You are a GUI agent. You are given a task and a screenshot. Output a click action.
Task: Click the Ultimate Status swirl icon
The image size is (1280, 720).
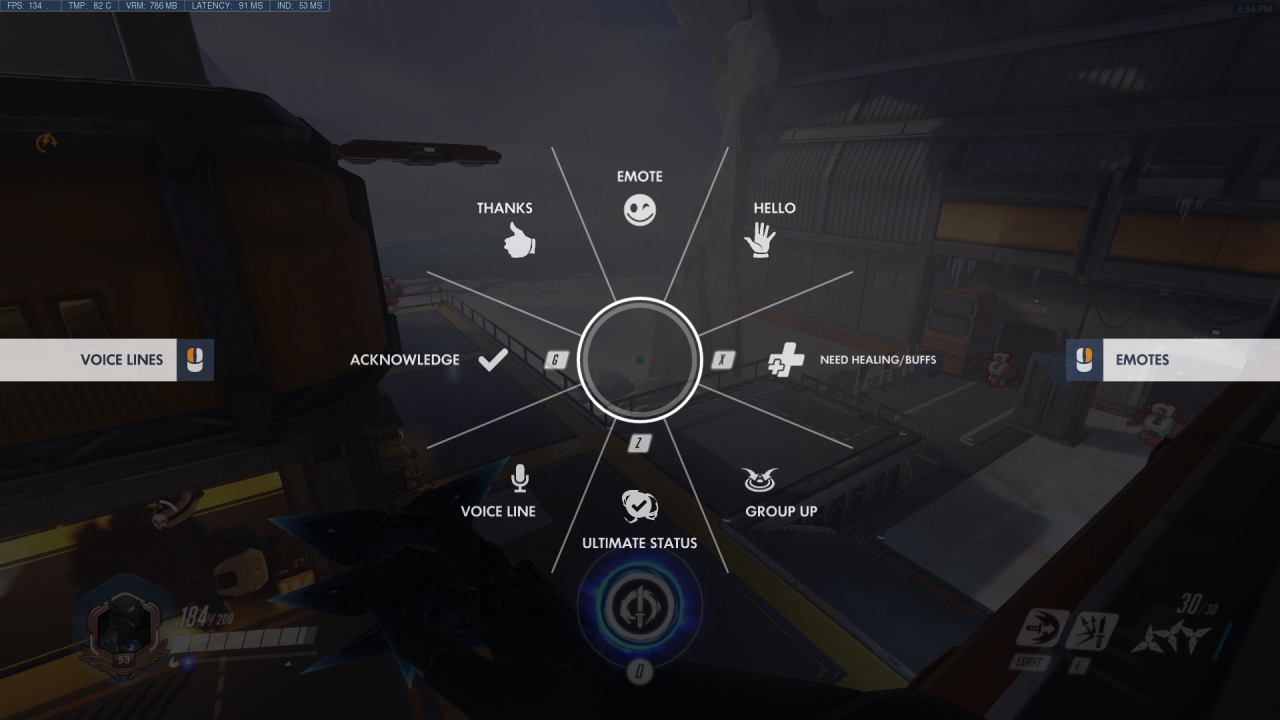(x=640, y=507)
